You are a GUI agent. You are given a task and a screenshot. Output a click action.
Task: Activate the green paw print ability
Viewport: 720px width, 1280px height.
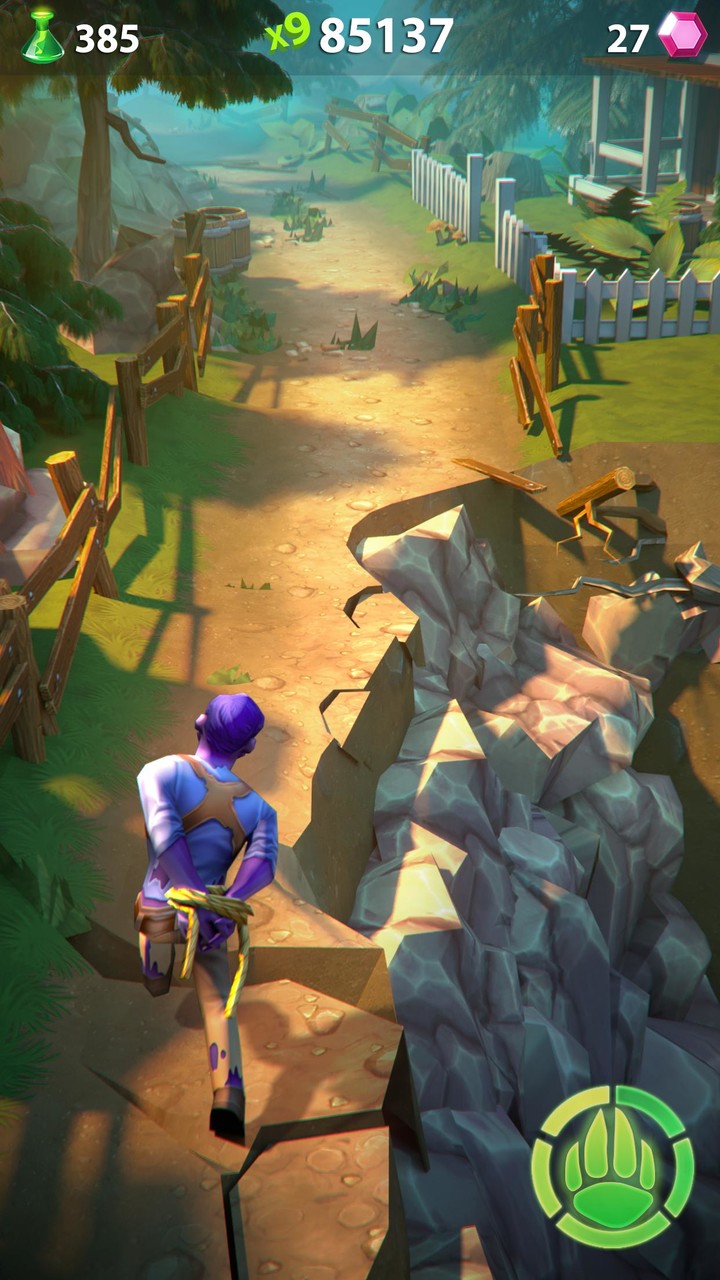click(612, 1167)
